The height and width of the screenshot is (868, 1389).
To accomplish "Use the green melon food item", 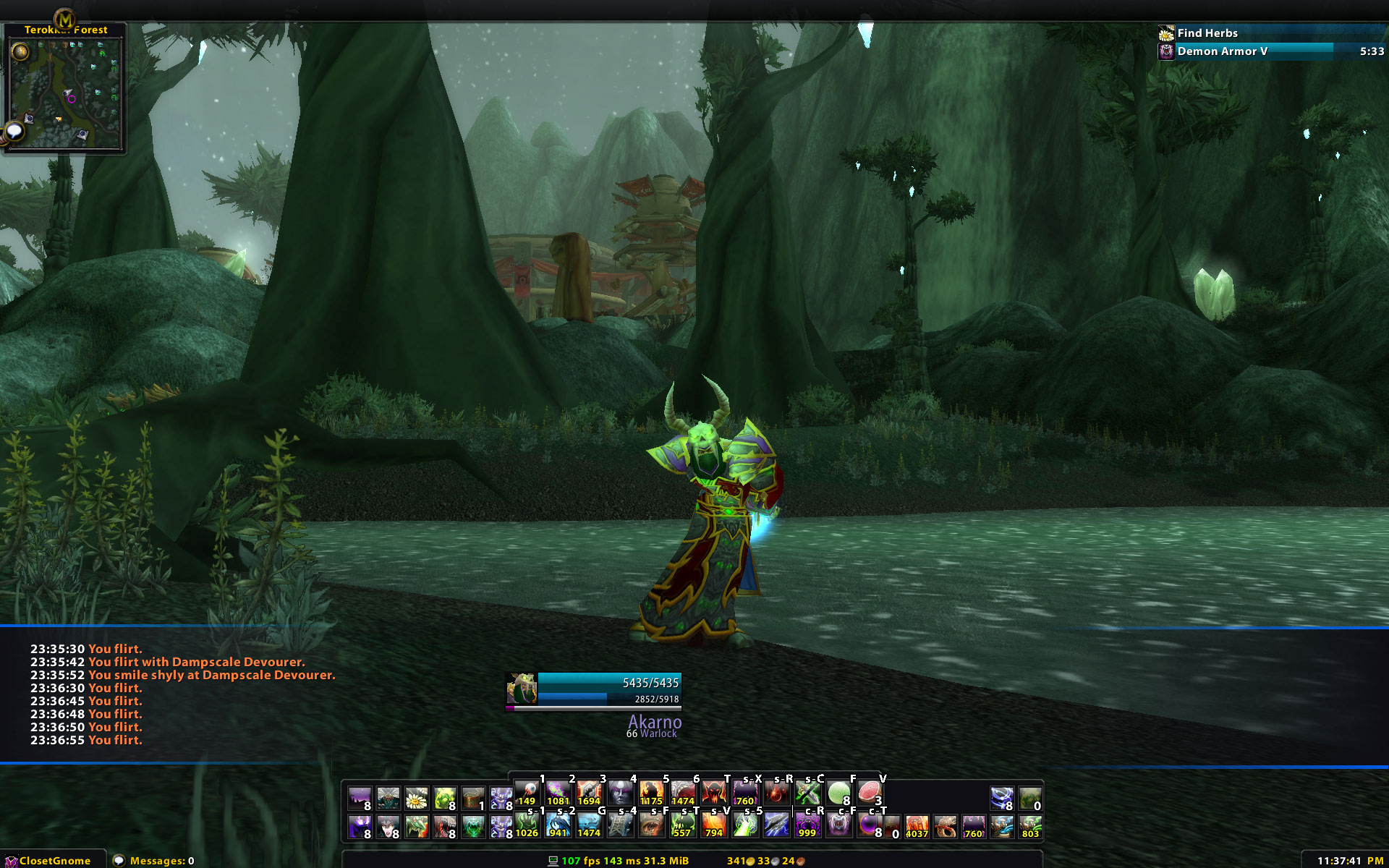I will click(x=838, y=793).
